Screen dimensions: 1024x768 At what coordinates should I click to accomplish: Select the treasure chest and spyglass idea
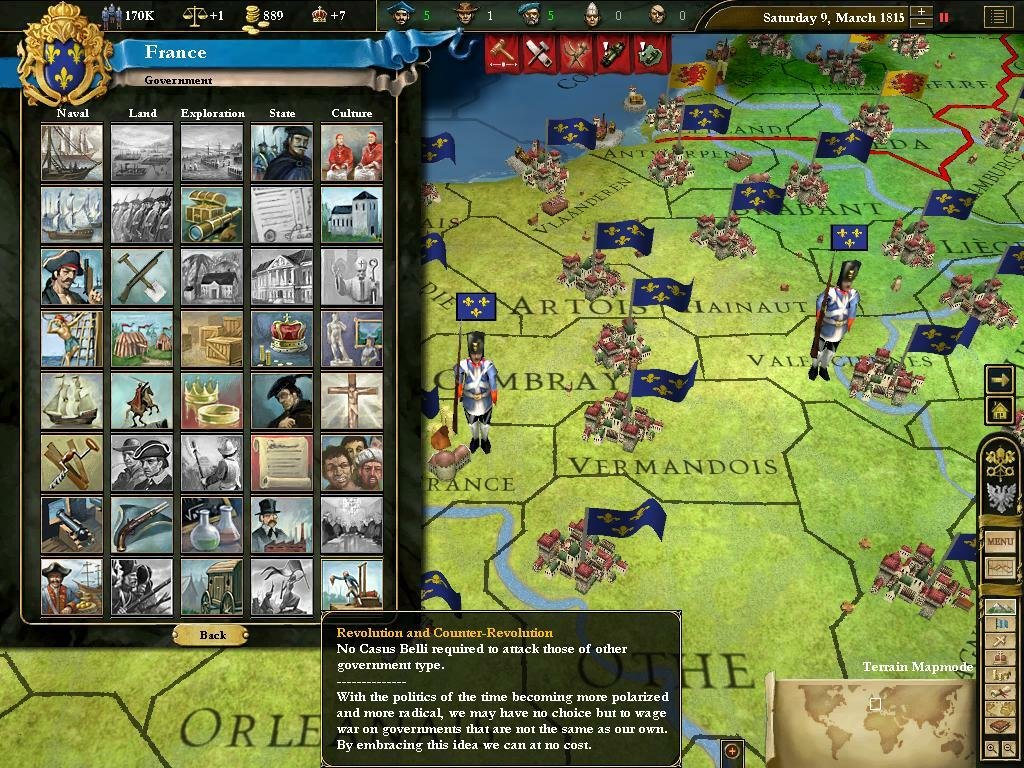[212, 214]
